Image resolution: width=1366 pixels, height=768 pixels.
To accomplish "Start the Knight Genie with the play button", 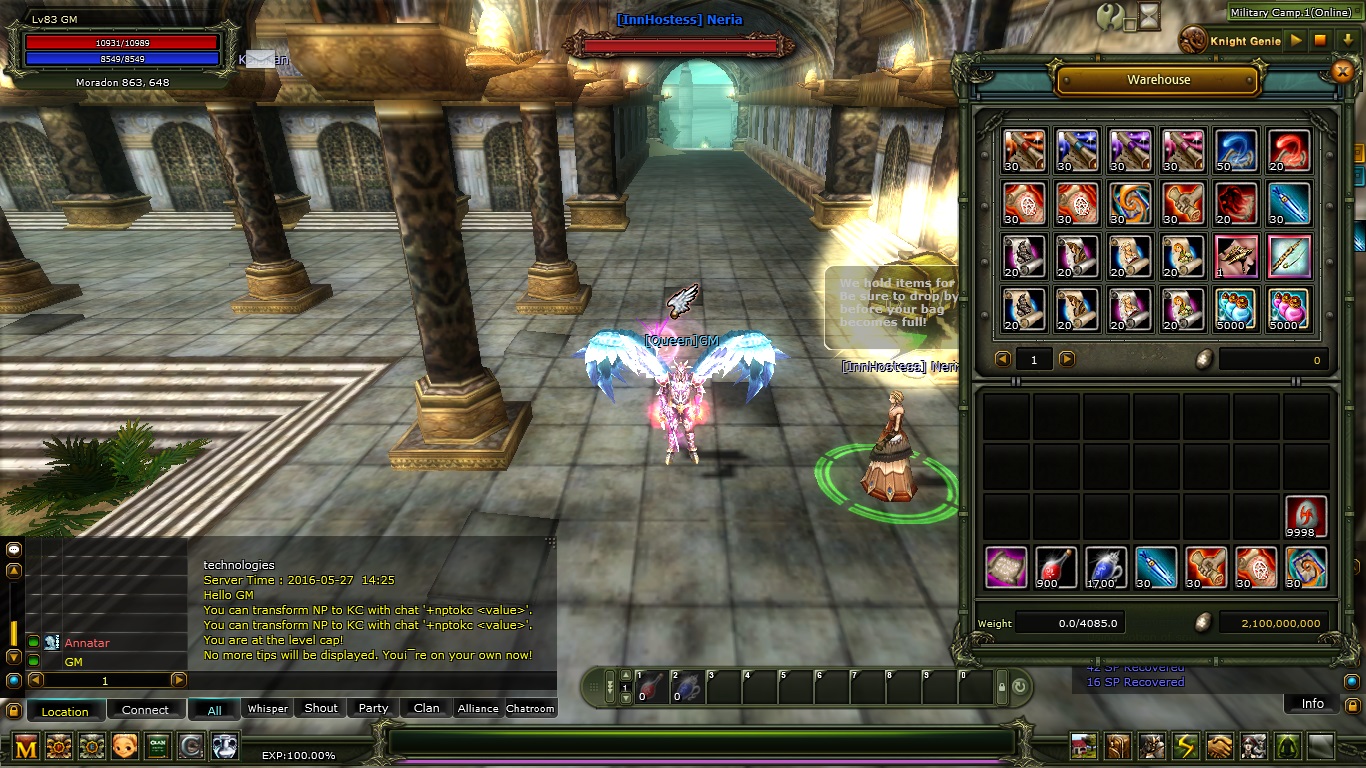I will pos(1296,41).
